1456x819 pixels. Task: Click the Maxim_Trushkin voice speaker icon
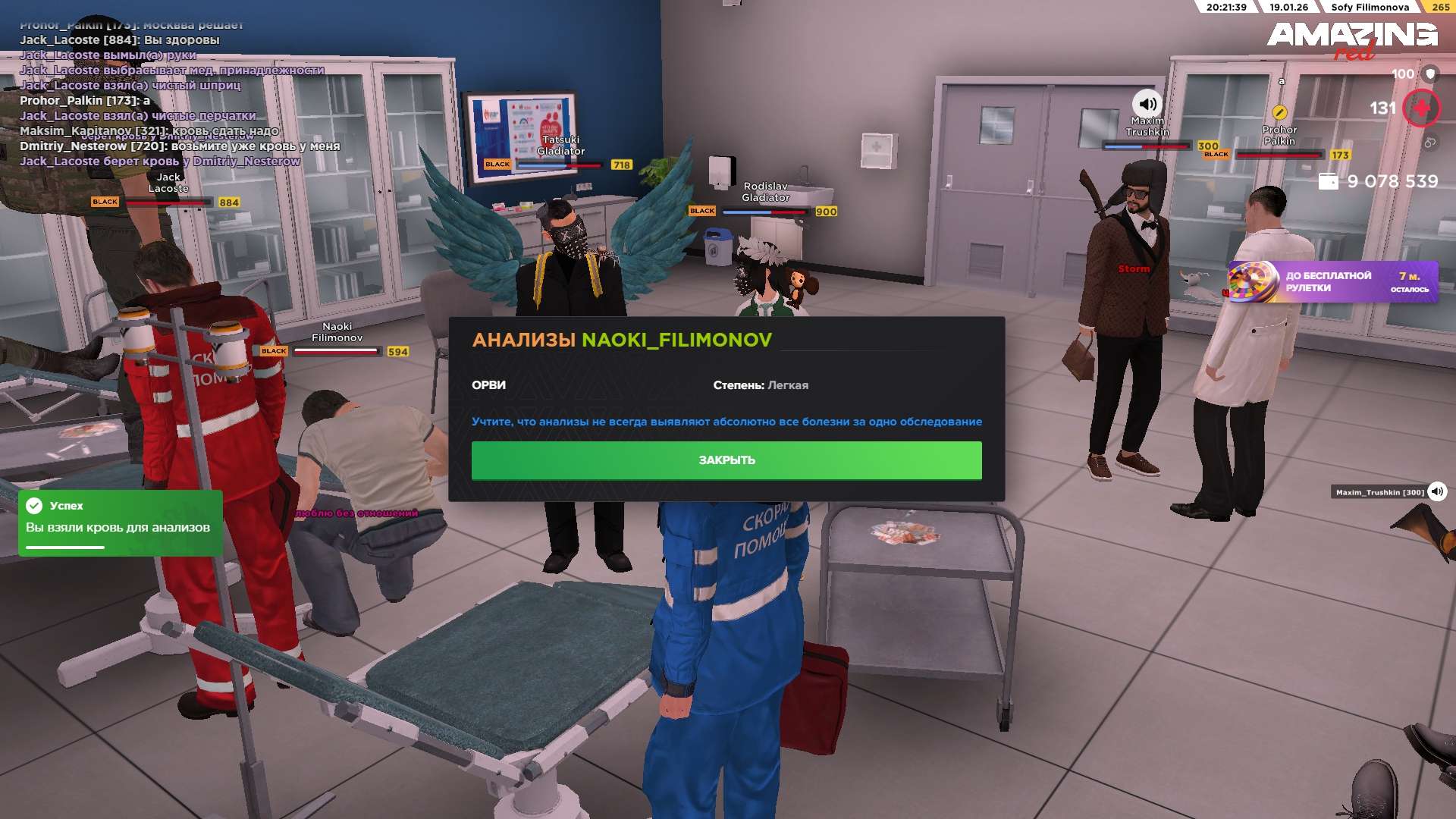click(x=1436, y=491)
